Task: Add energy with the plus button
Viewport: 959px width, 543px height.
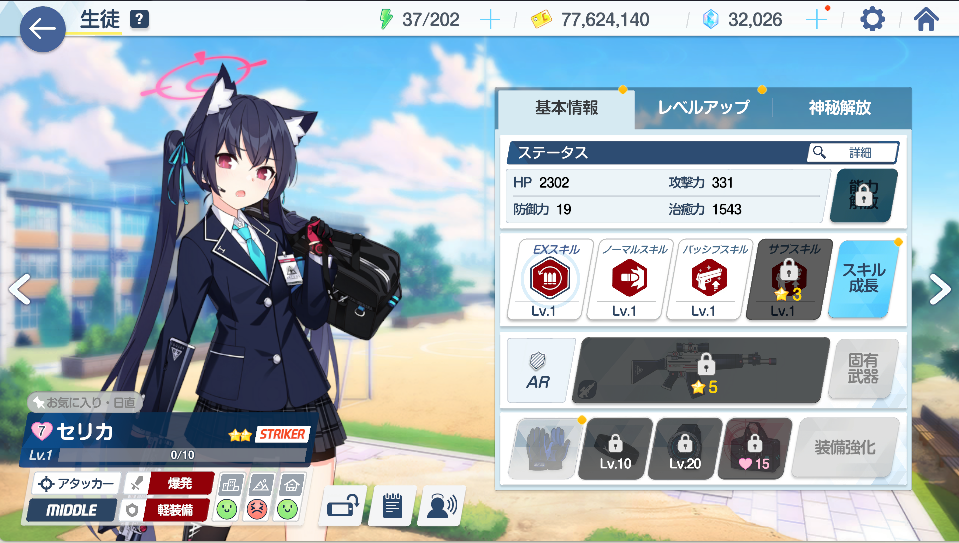Action: click(x=490, y=19)
